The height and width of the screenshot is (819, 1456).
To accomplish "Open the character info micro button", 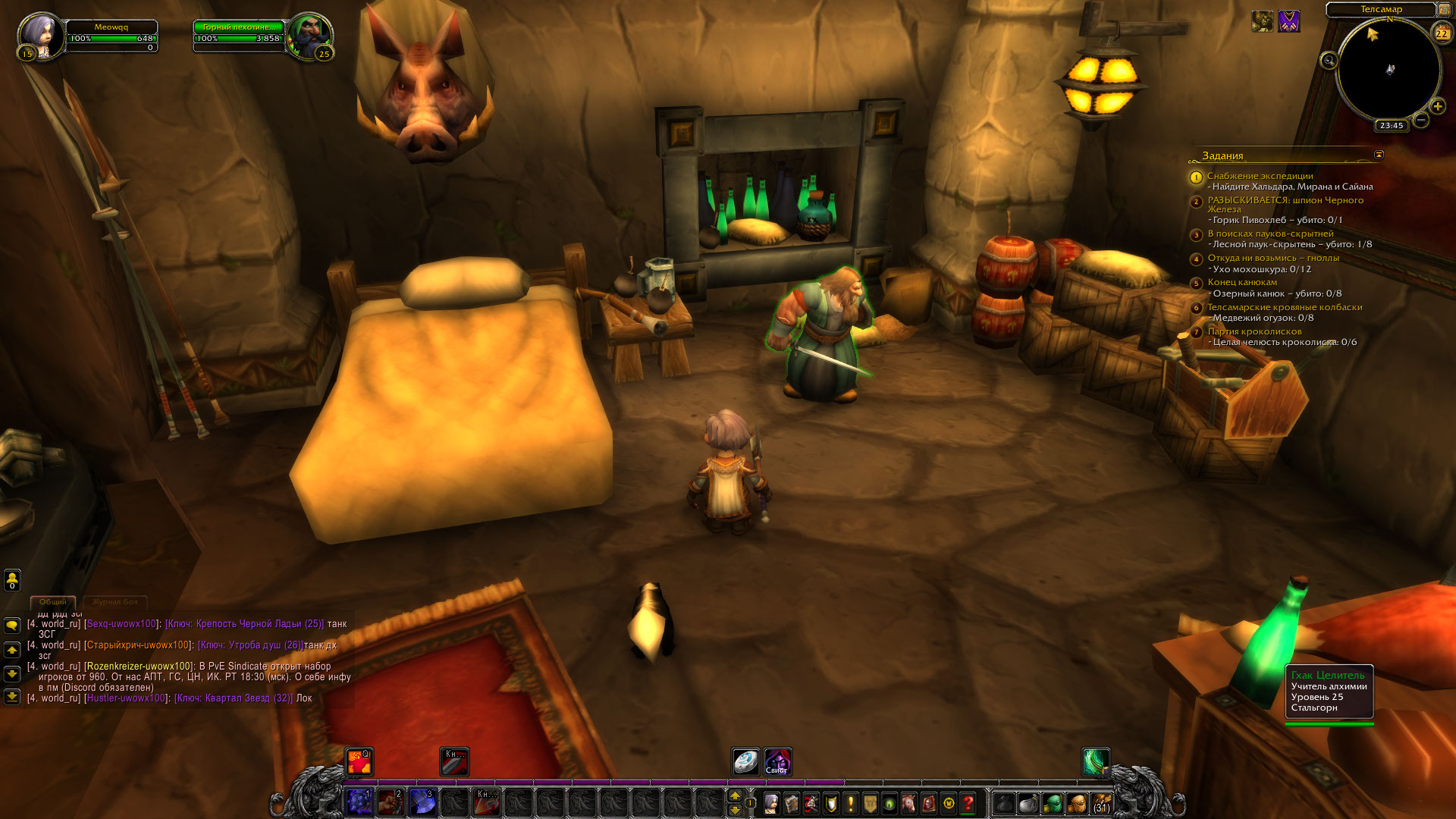I will pos(771,803).
